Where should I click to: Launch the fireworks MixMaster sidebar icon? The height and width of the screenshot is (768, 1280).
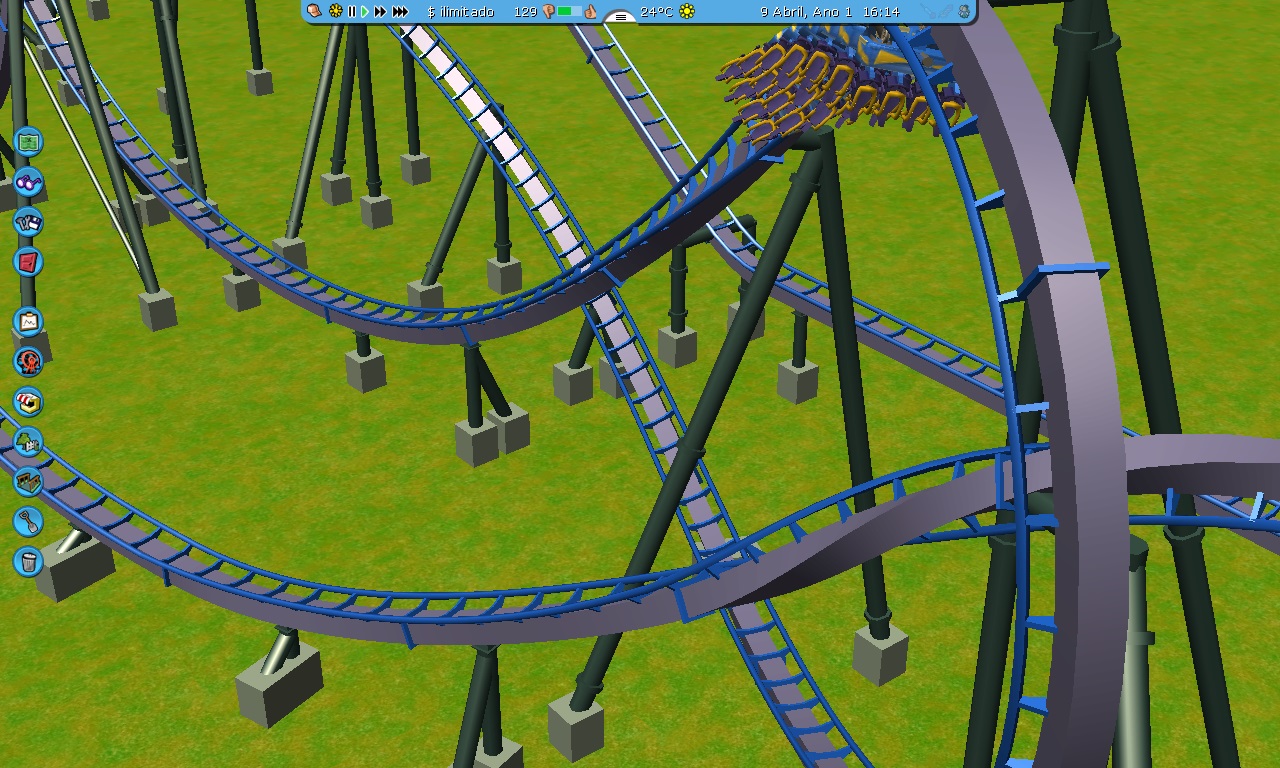pos(29,363)
